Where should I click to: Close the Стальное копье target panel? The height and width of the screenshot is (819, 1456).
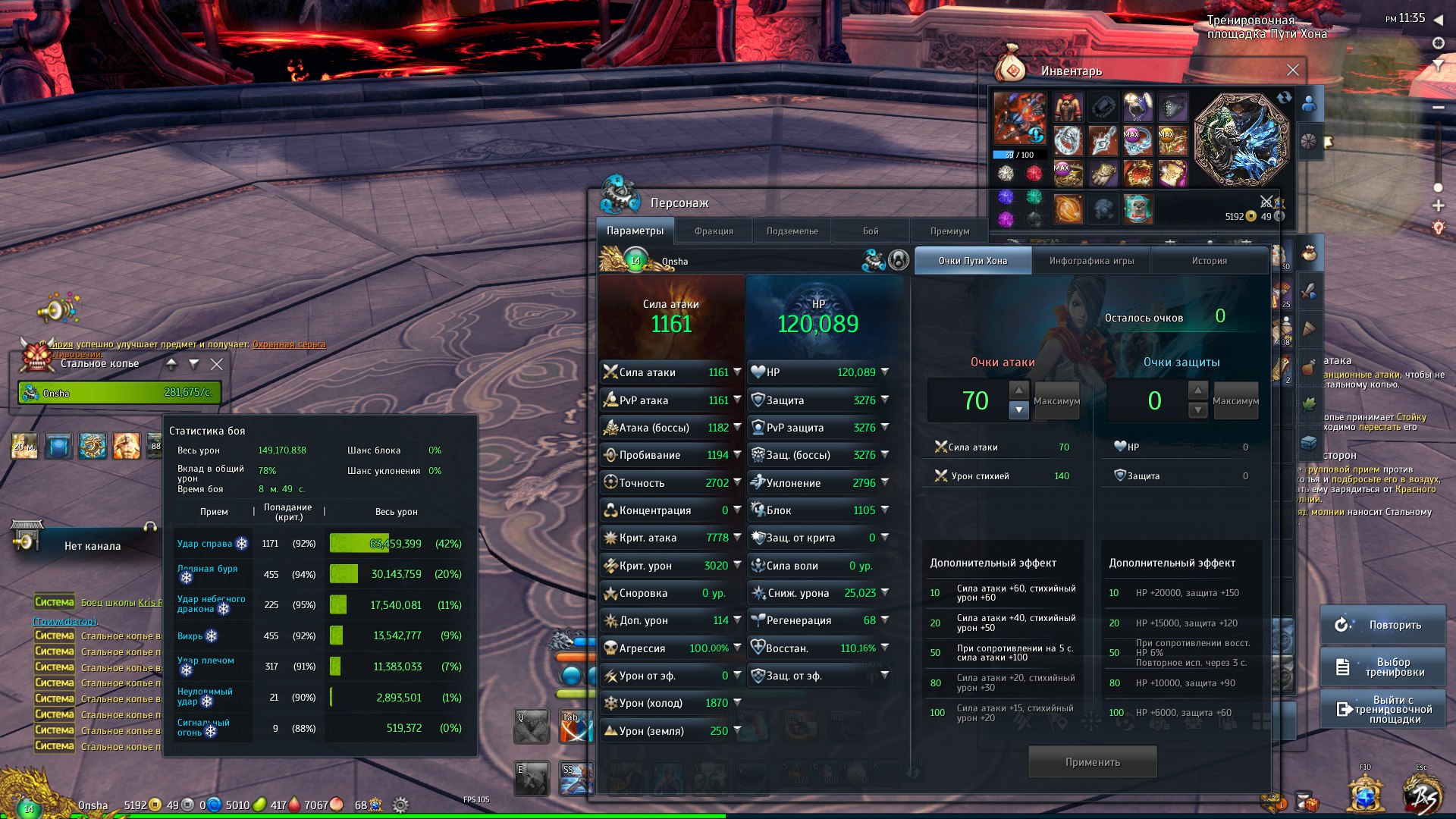[x=217, y=364]
